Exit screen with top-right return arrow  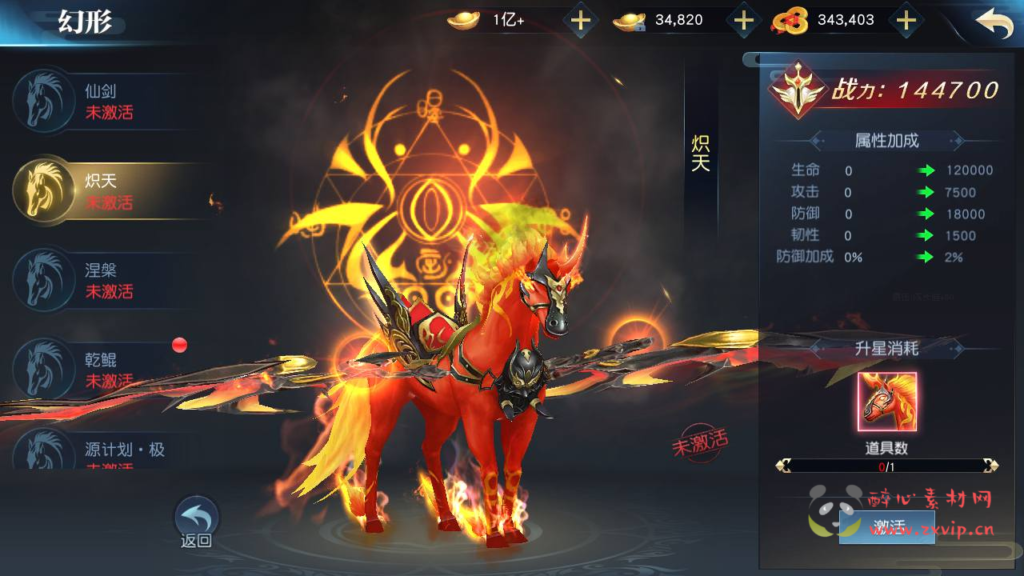pos(993,24)
